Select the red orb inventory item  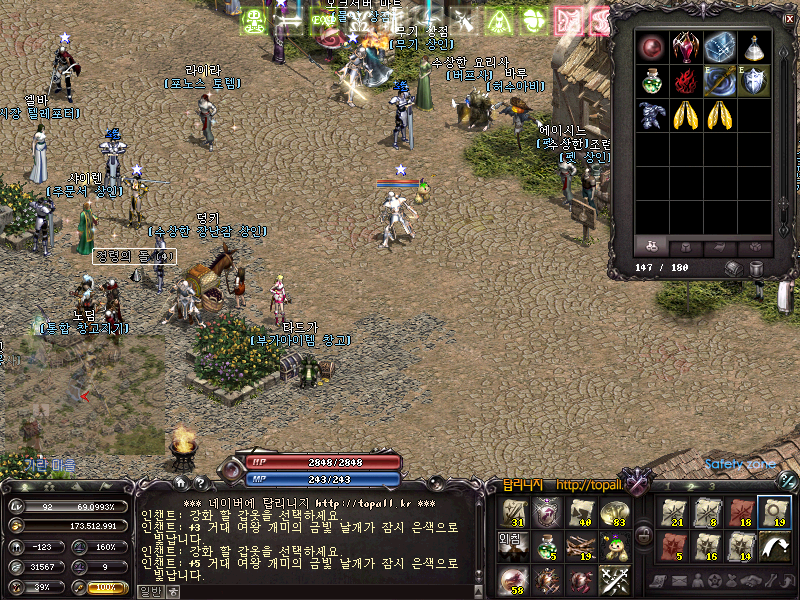point(652,47)
